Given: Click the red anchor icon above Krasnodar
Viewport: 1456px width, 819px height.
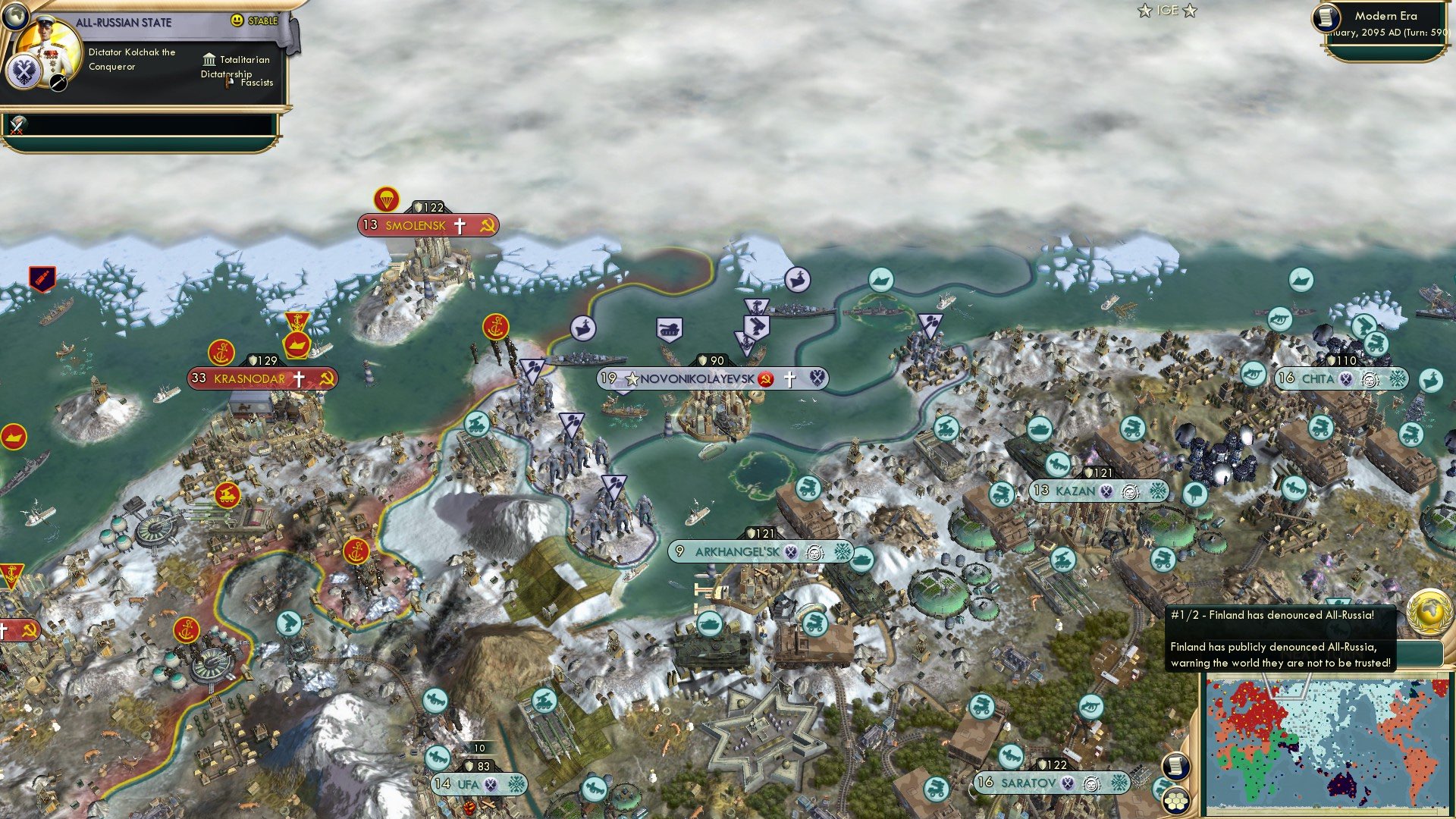Looking at the screenshot, I should pos(221,350).
